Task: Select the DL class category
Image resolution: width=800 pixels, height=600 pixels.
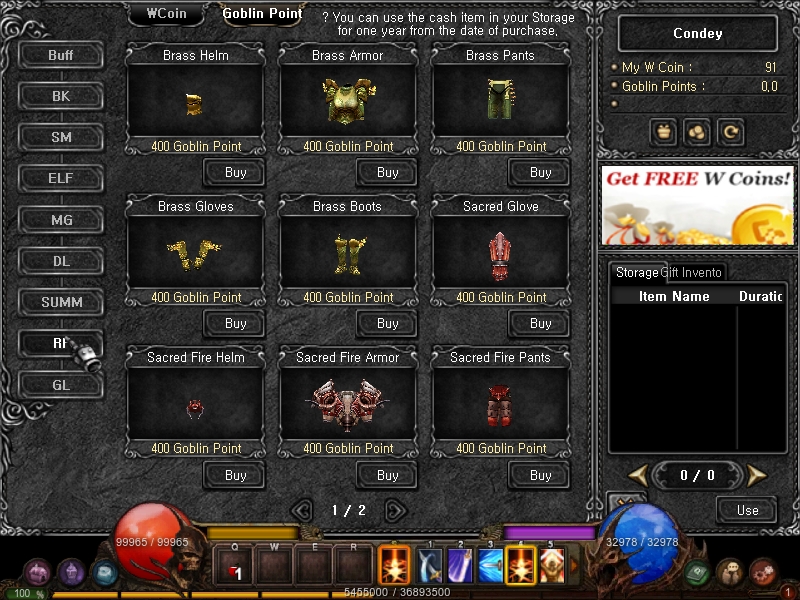Action: pyautogui.click(x=61, y=261)
